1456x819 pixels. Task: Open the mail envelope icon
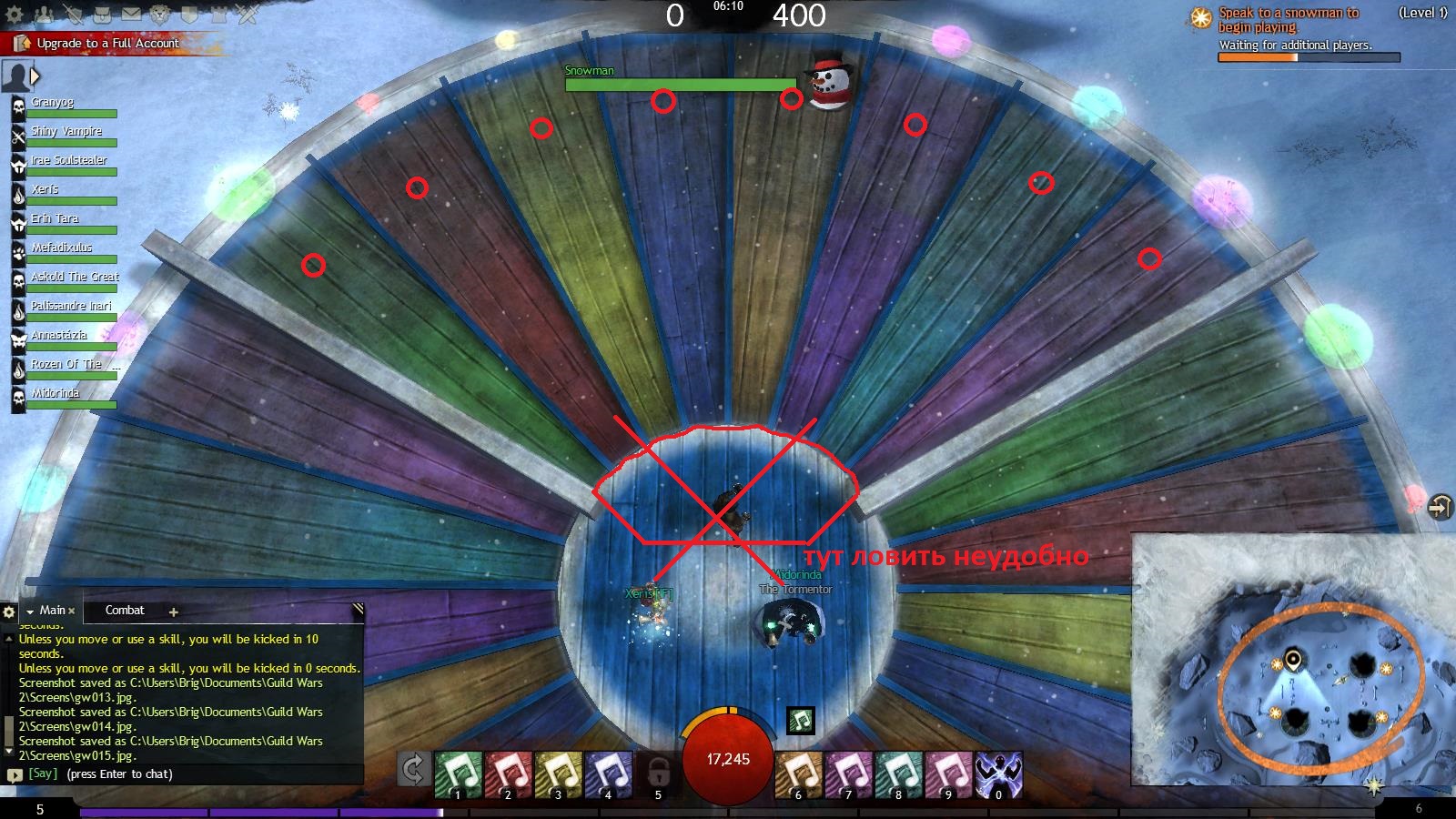tap(131, 15)
